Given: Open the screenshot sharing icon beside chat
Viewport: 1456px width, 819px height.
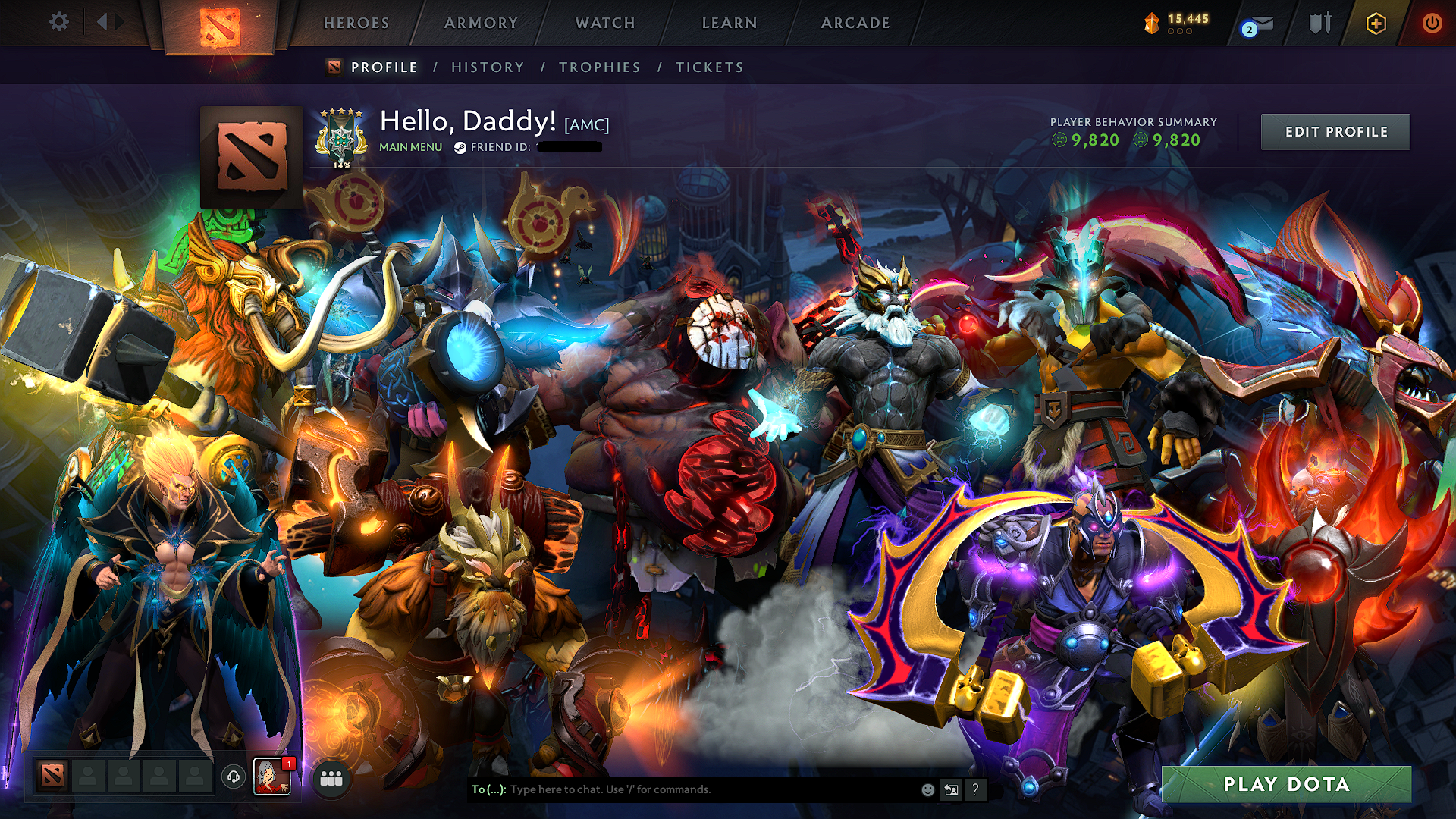Looking at the screenshot, I should click(x=951, y=789).
